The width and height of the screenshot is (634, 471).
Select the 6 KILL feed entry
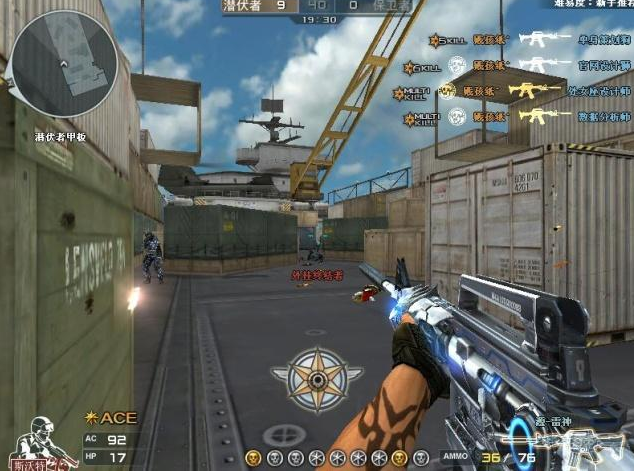[423, 66]
